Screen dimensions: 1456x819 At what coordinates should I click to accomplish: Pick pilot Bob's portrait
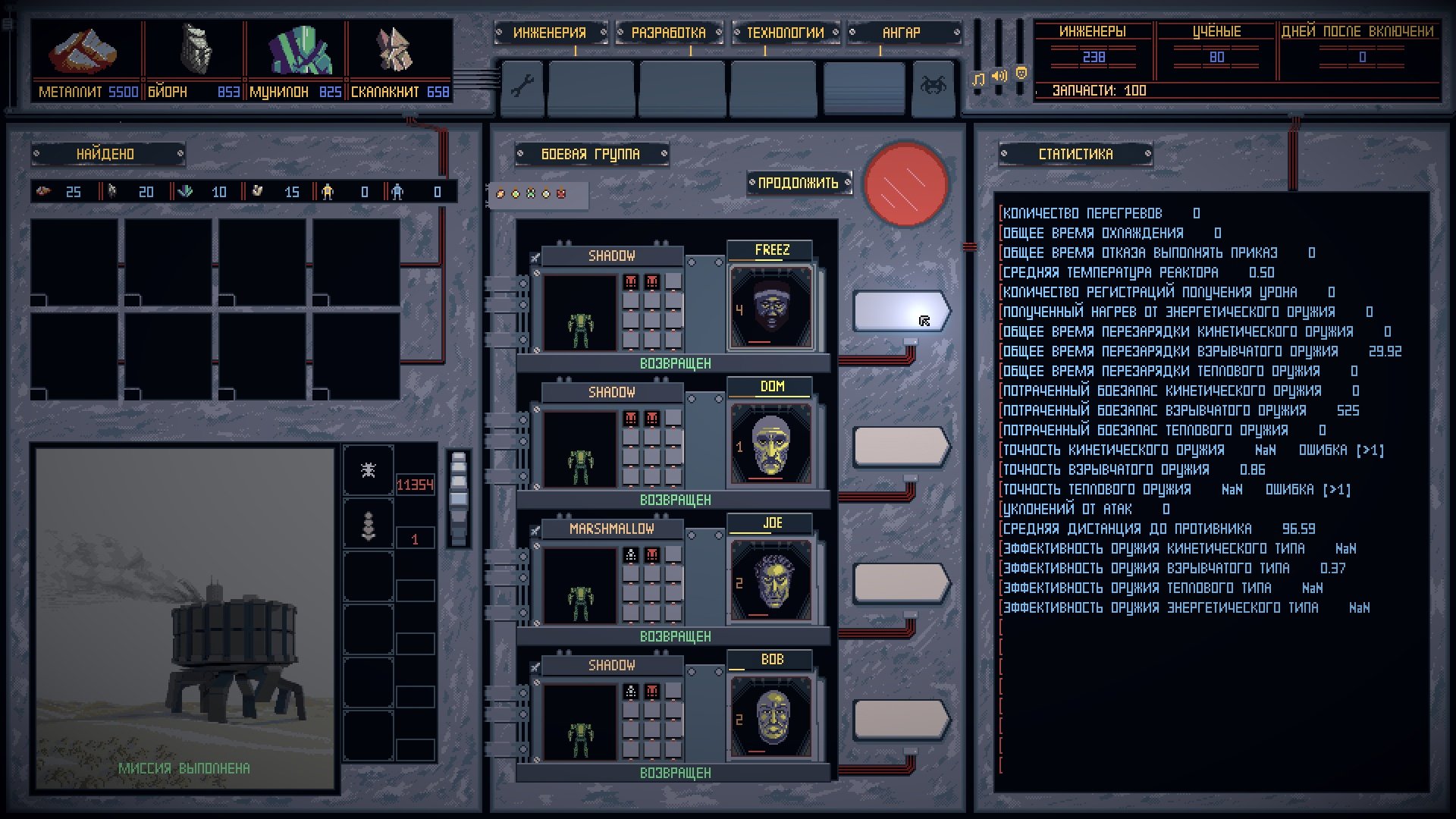click(771, 717)
